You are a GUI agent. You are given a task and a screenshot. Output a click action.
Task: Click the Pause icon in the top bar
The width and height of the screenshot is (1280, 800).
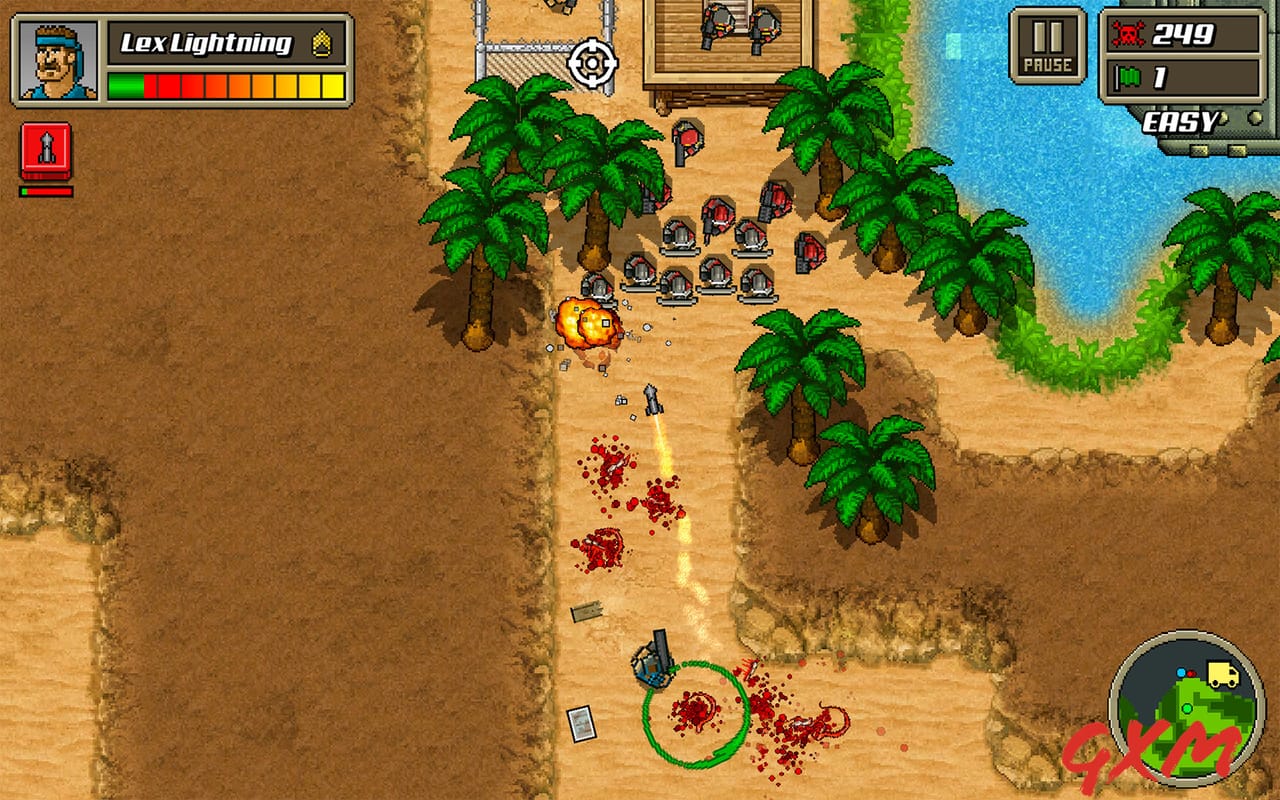click(x=1044, y=43)
